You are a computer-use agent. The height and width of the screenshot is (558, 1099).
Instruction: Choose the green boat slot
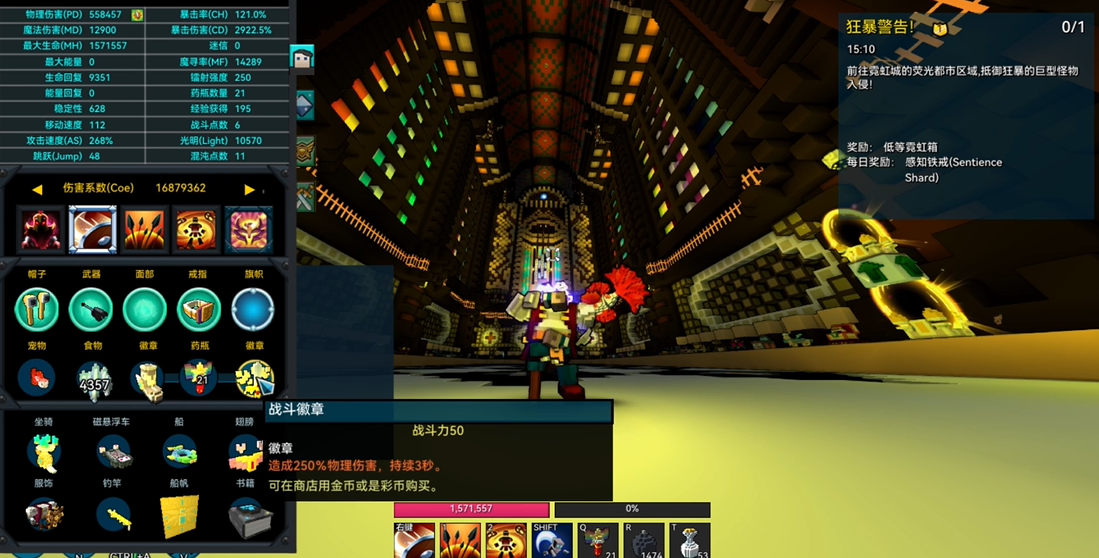tap(180, 453)
